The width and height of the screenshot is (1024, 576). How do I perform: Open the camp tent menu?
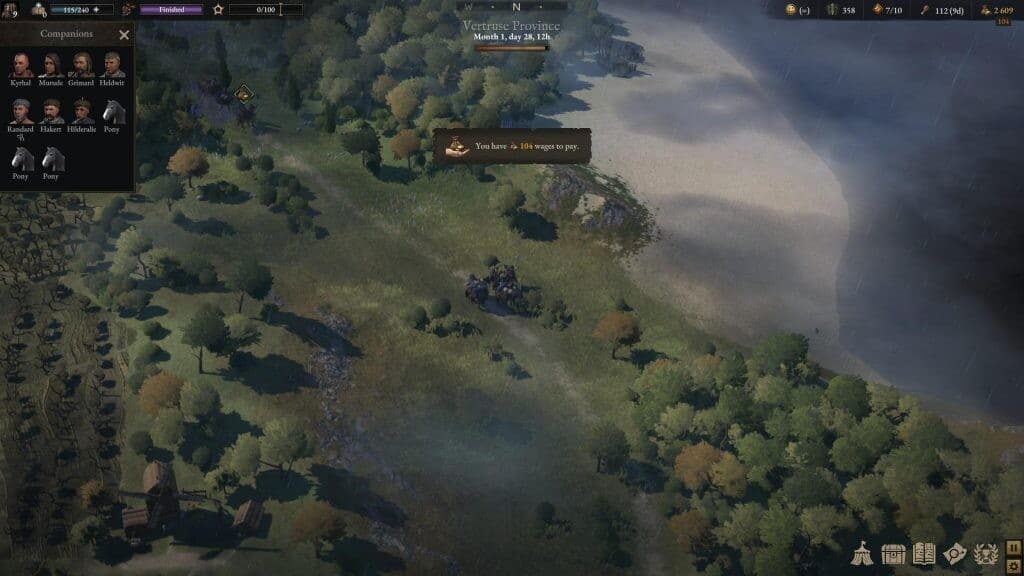(863, 553)
